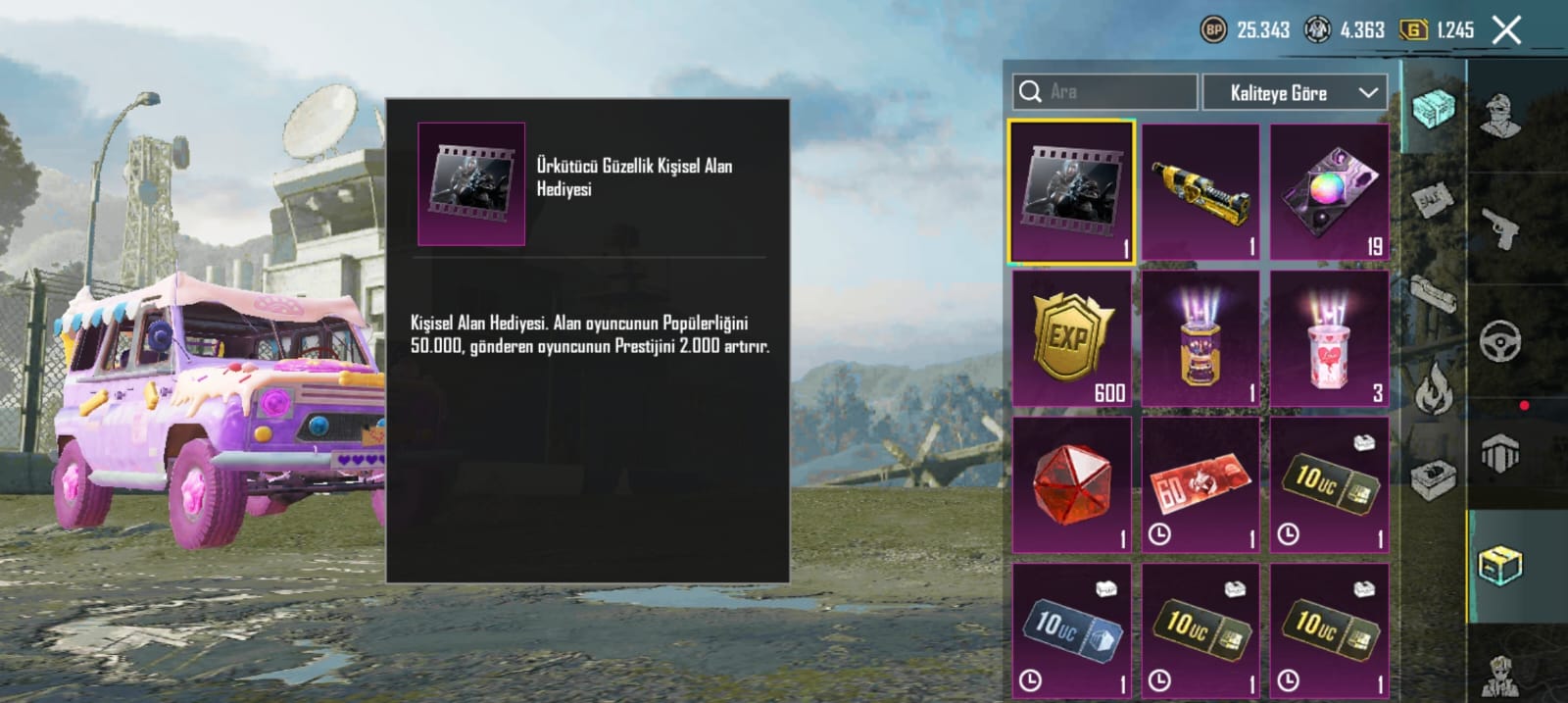This screenshot has width=1568, height=703.
Task: Select the pink heart canister item
Action: (x=1329, y=338)
